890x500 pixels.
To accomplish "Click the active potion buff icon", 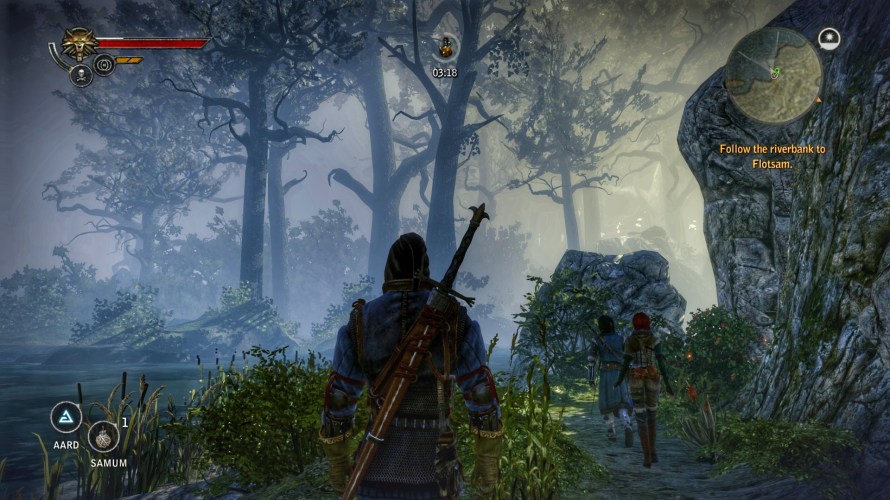I will click(444, 46).
